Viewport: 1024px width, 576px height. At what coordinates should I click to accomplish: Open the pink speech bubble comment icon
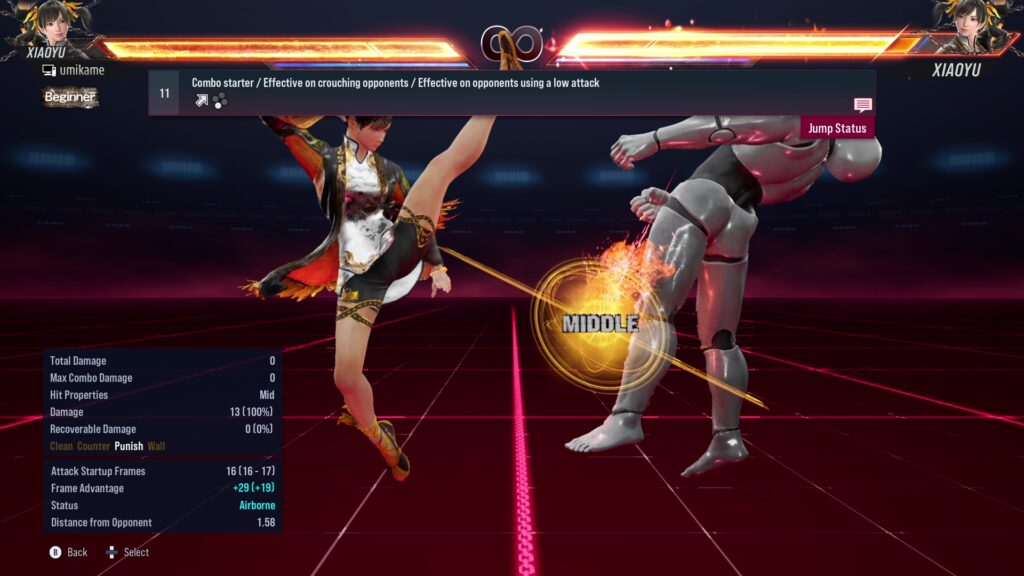point(862,105)
